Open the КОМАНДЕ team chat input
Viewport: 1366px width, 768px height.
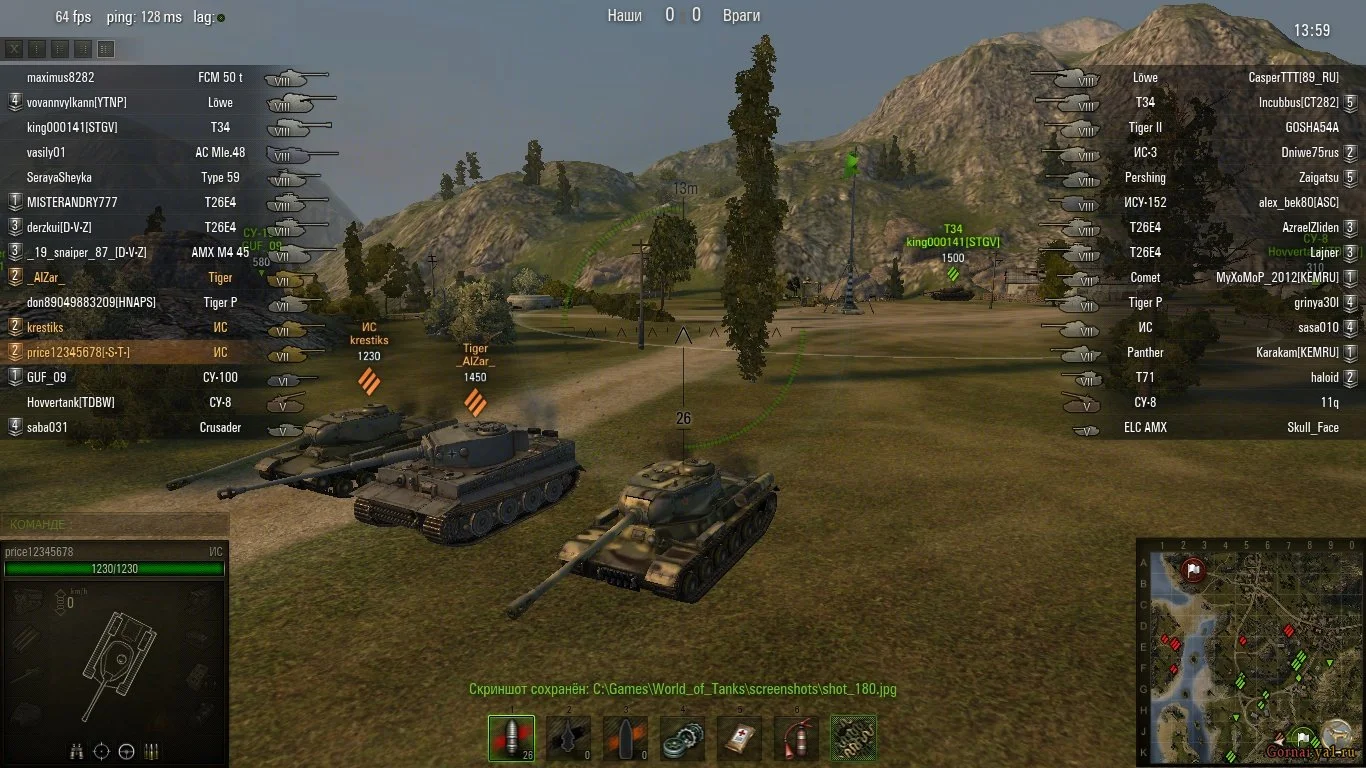pyautogui.click(x=115, y=524)
